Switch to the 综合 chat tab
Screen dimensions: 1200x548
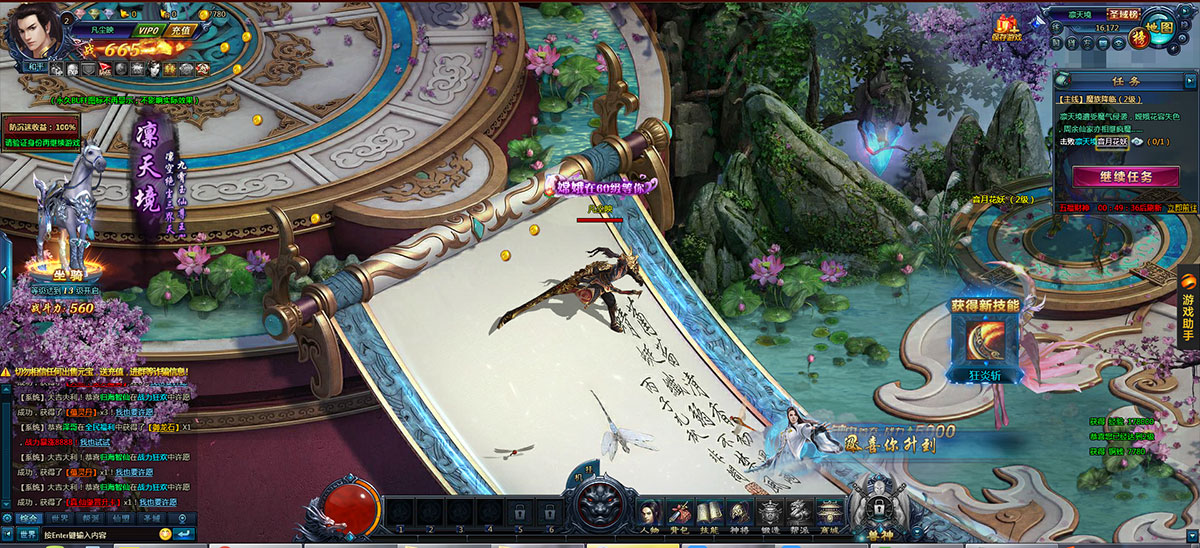click(29, 518)
